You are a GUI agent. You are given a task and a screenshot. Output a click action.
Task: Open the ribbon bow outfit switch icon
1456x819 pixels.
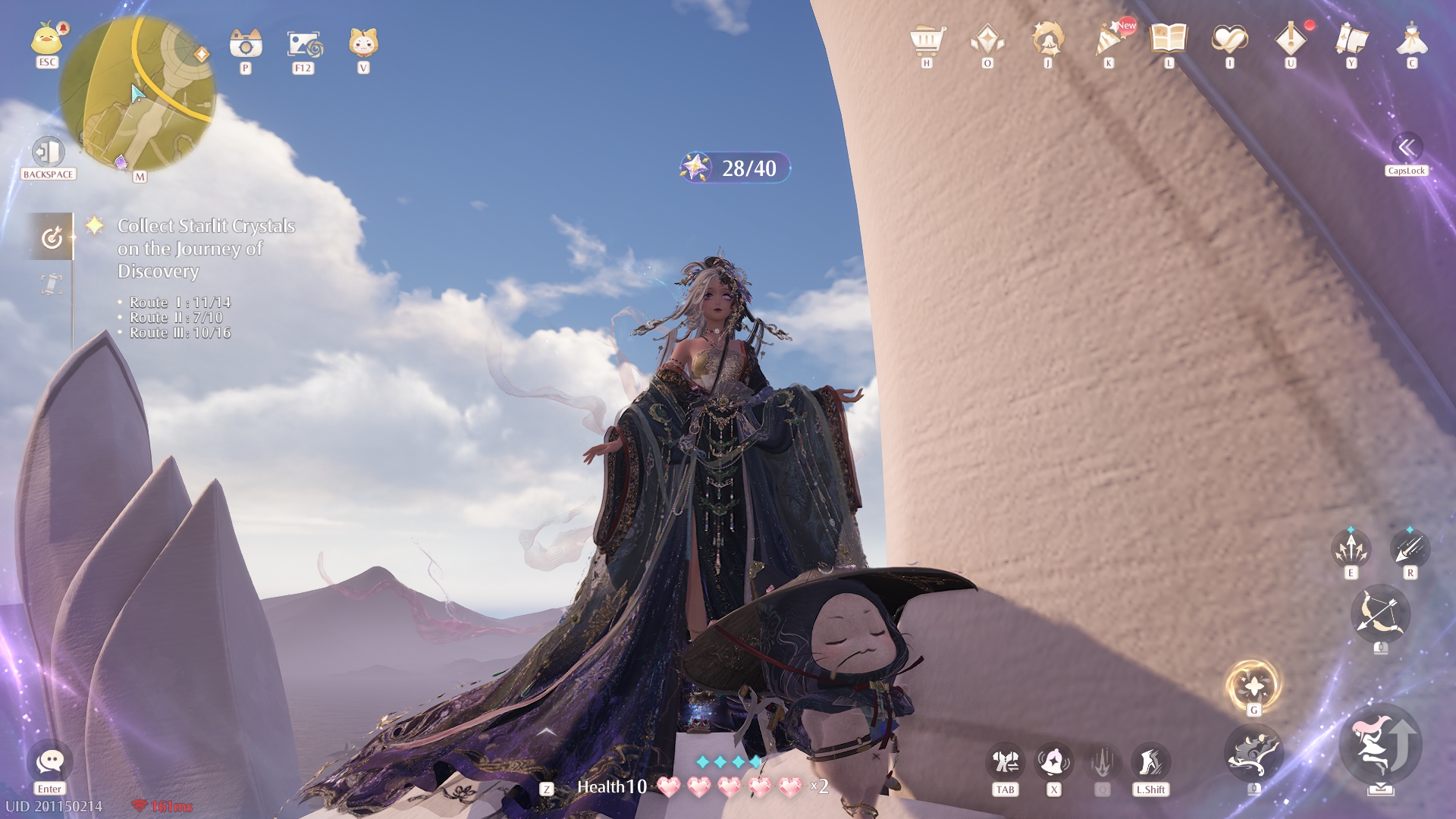[1006, 762]
